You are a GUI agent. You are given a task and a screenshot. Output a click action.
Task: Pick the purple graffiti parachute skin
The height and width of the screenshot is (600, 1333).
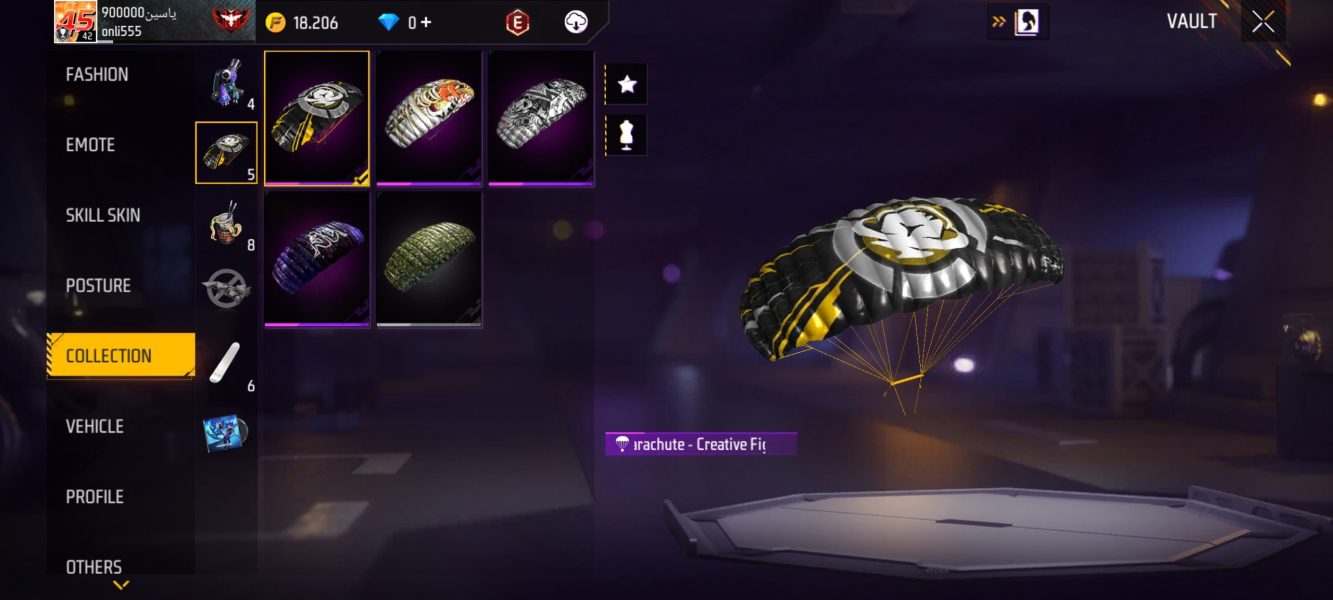317,258
